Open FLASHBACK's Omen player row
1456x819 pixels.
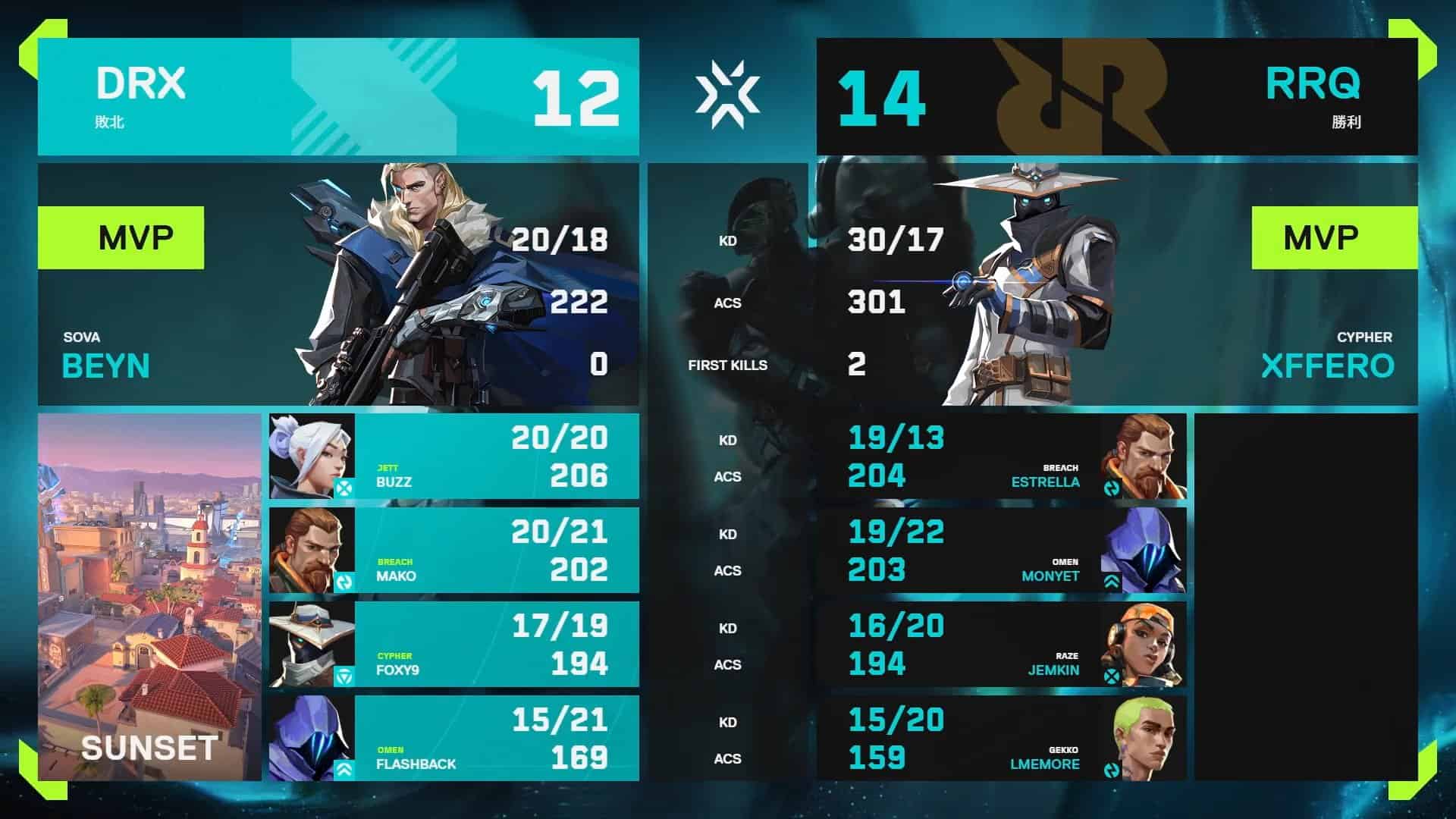(x=453, y=739)
